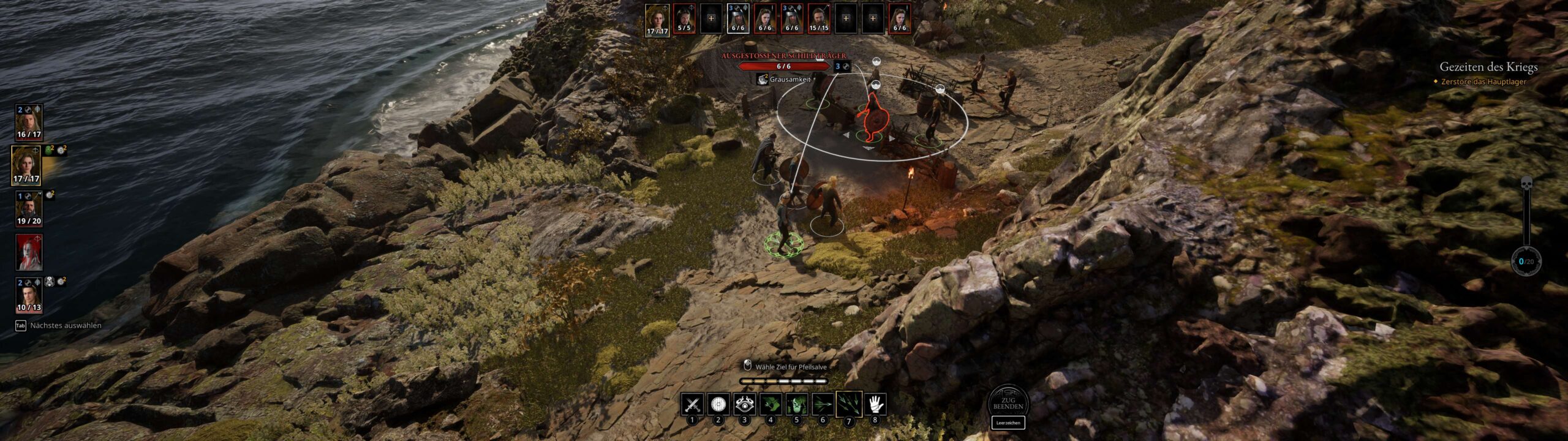Activate the round shield ability
Screen dimensions: 1568x441
coord(718,404)
